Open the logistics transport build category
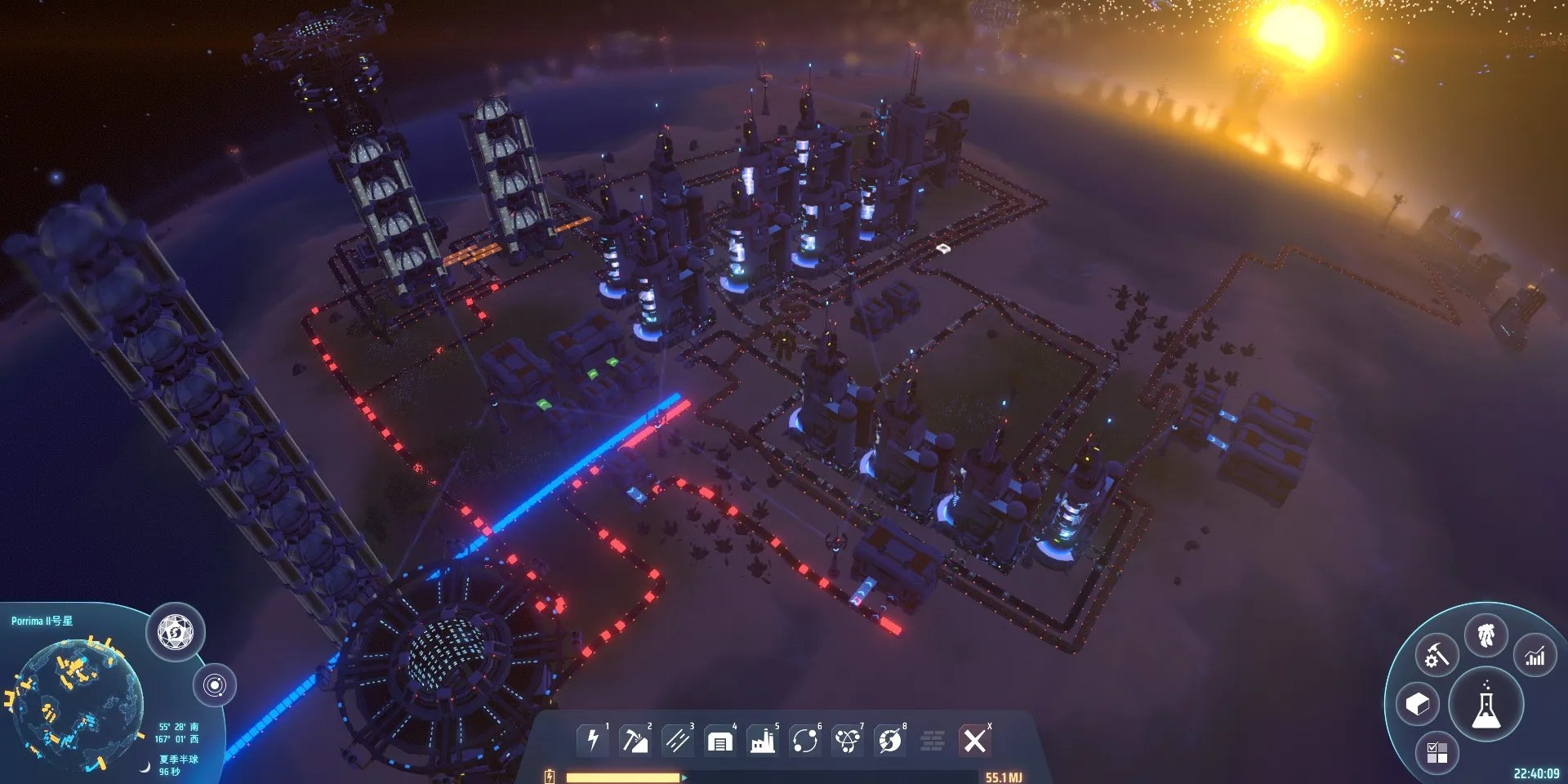The height and width of the screenshot is (784, 1568). click(806, 741)
